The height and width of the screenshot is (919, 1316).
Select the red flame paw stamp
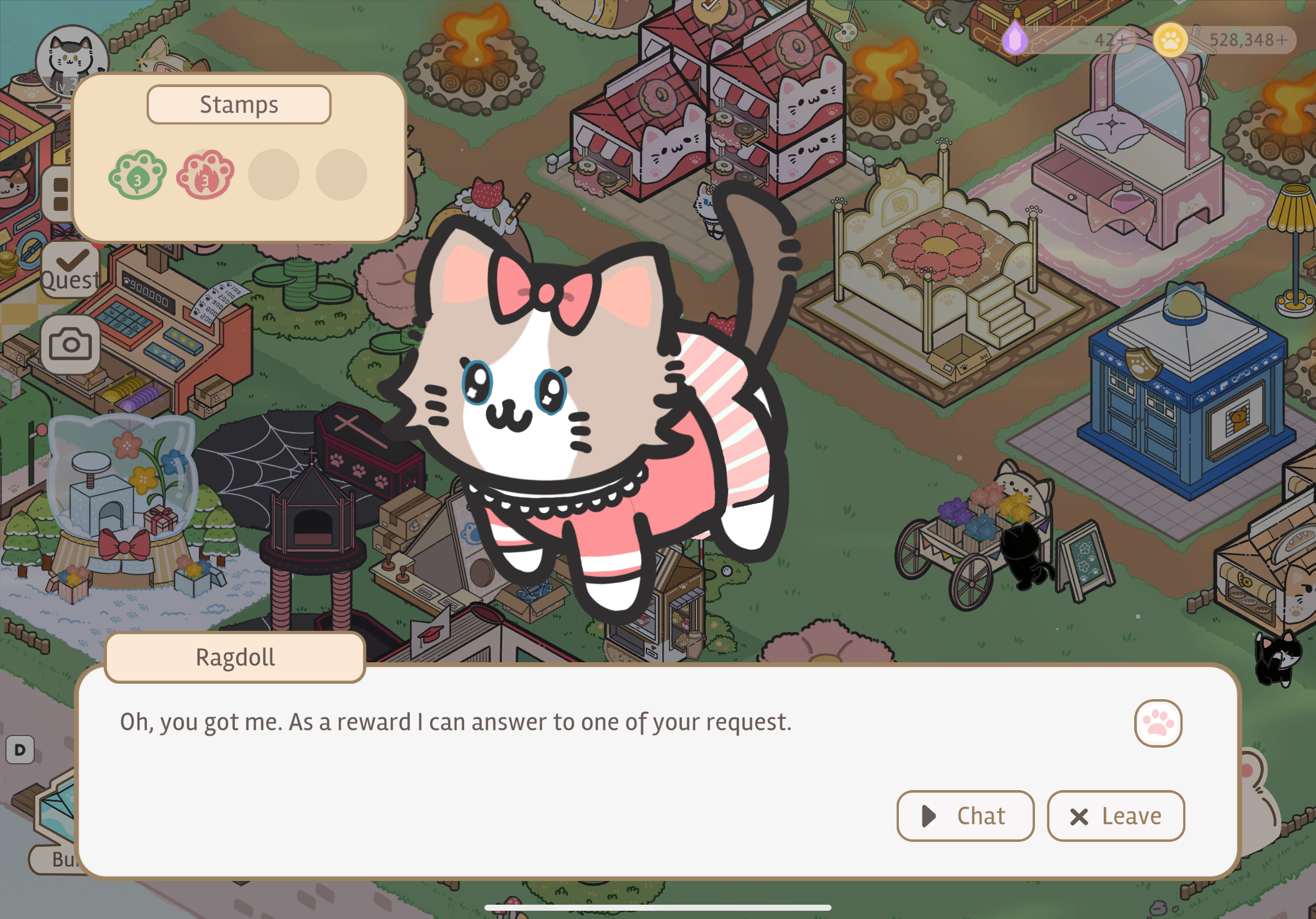coord(205,175)
